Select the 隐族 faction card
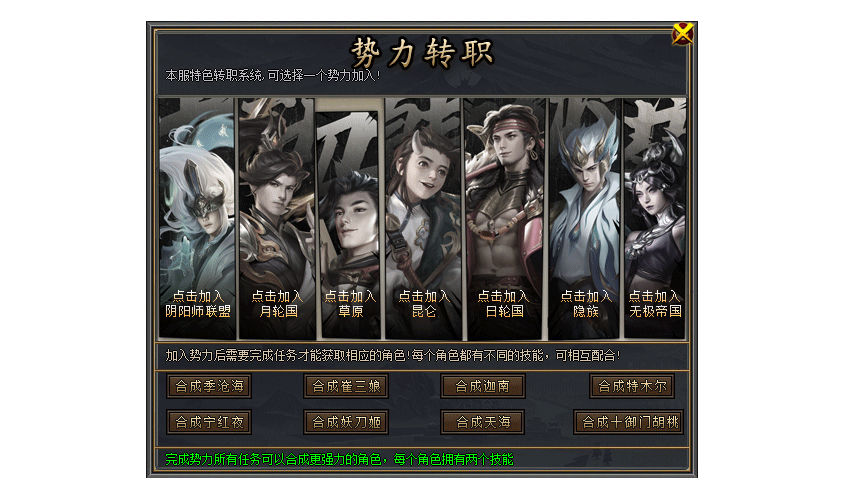Viewport: 843px width, 499px height. (x=585, y=220)
